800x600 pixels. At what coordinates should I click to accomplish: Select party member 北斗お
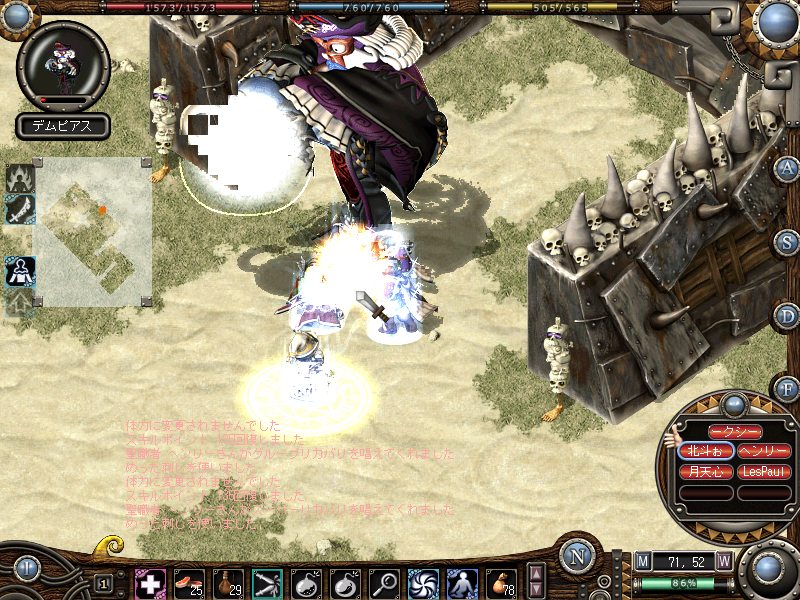(x=706, y=452)
